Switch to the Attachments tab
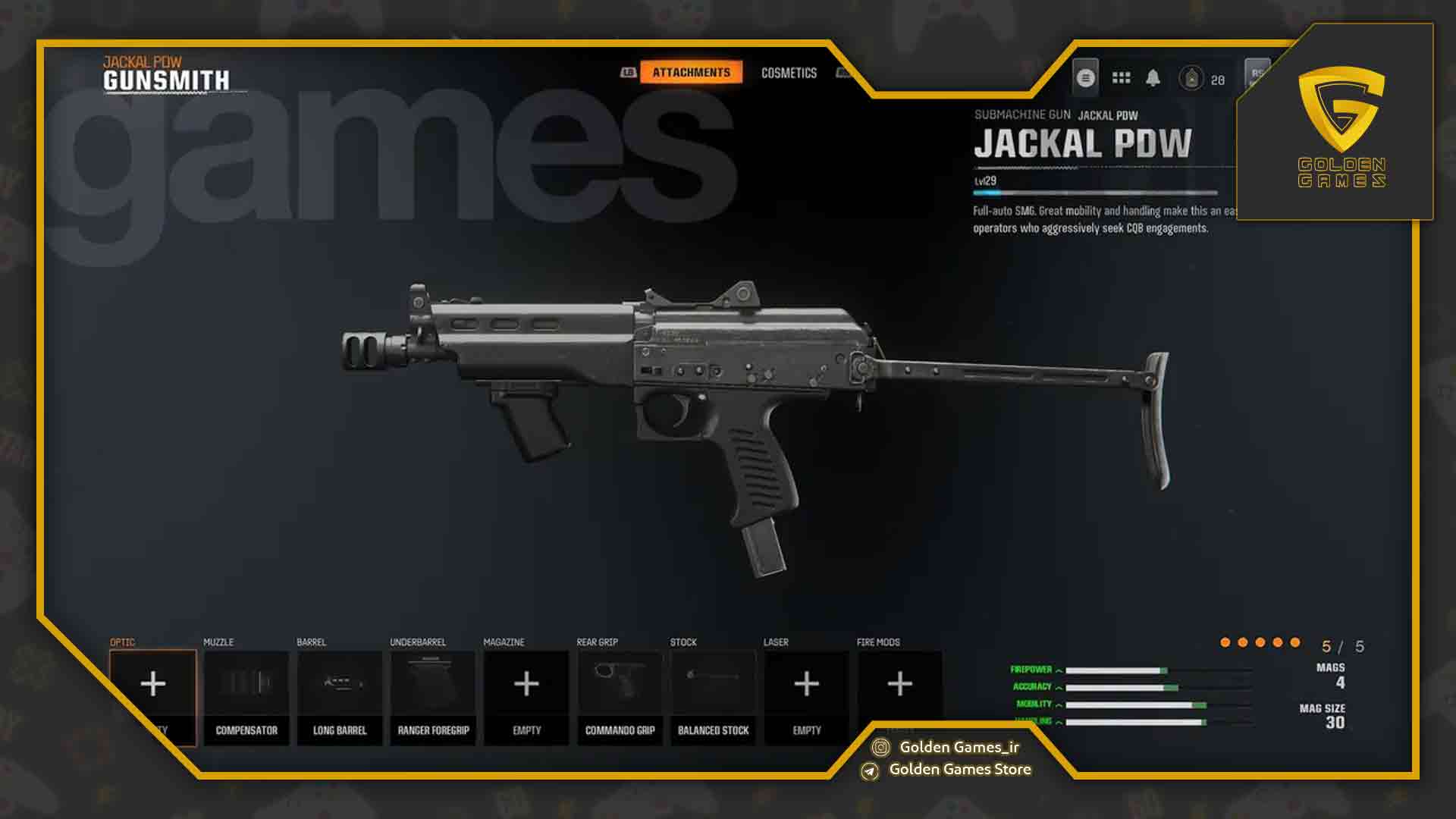This screenshot has height=819, width=1456. [x=691, y=72]
